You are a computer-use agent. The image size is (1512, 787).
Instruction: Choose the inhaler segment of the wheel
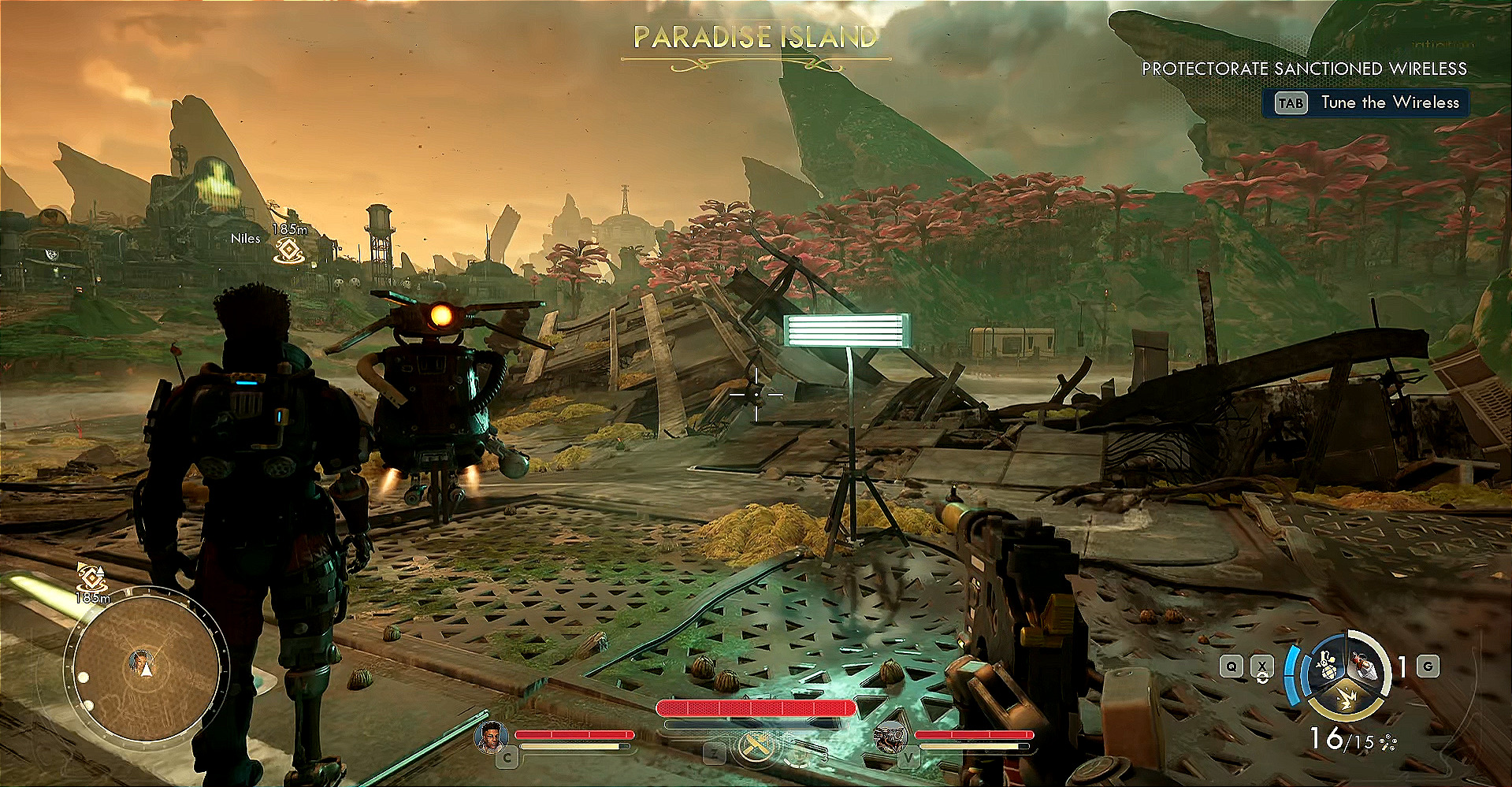tap(1363, 666)
